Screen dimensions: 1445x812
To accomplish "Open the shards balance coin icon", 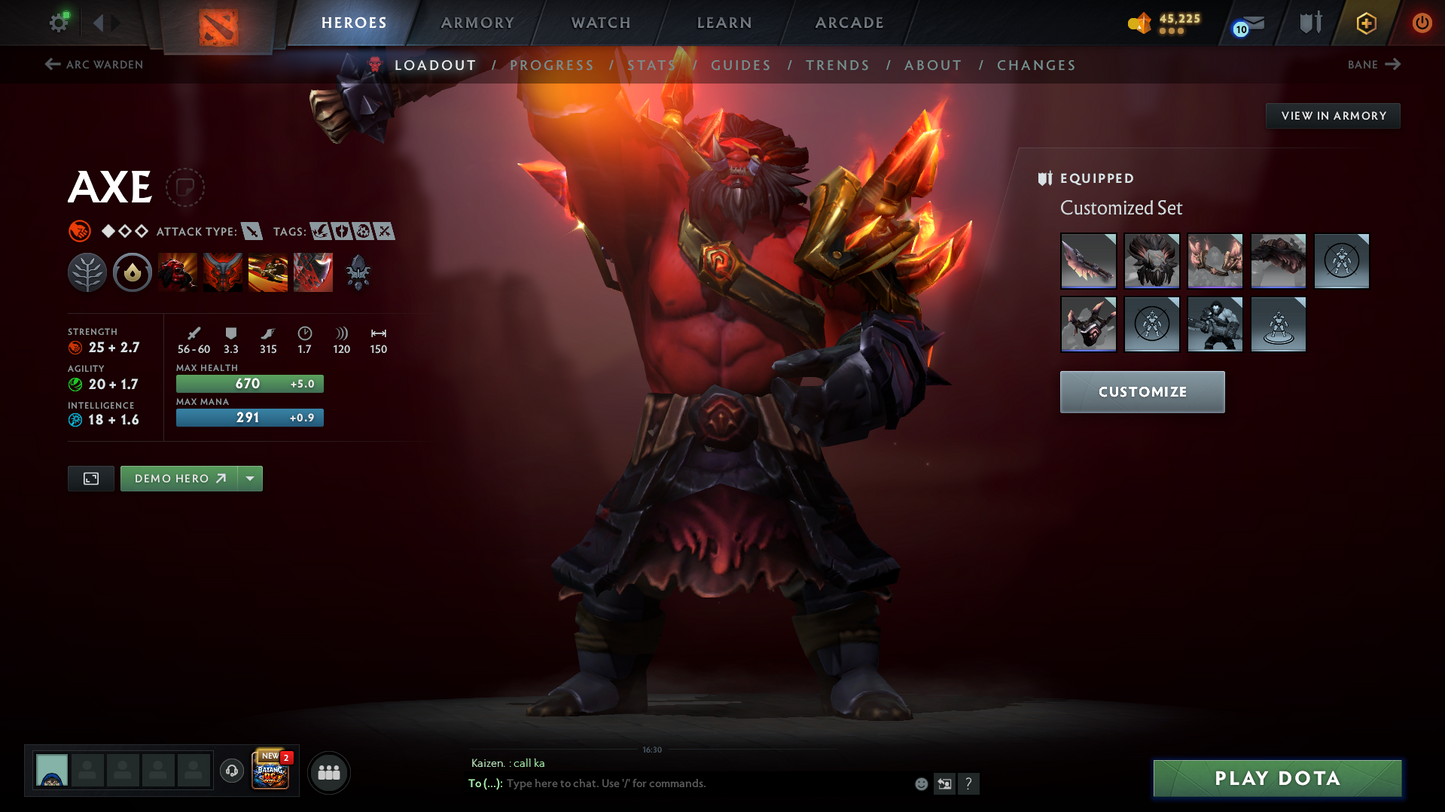I will tap(1140, 22).
